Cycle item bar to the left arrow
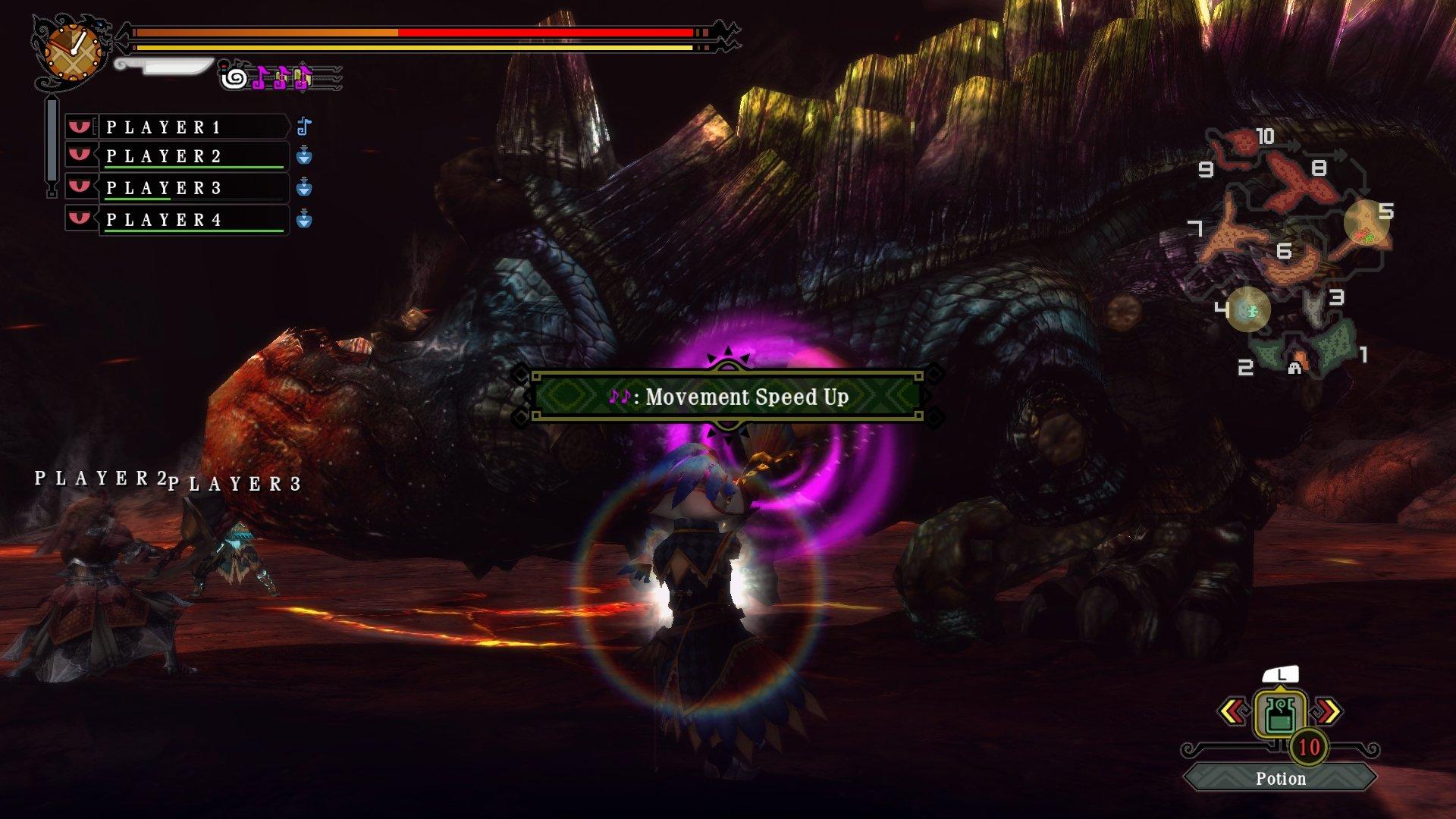This screenshot has width=1456, height=819. 1233,711
